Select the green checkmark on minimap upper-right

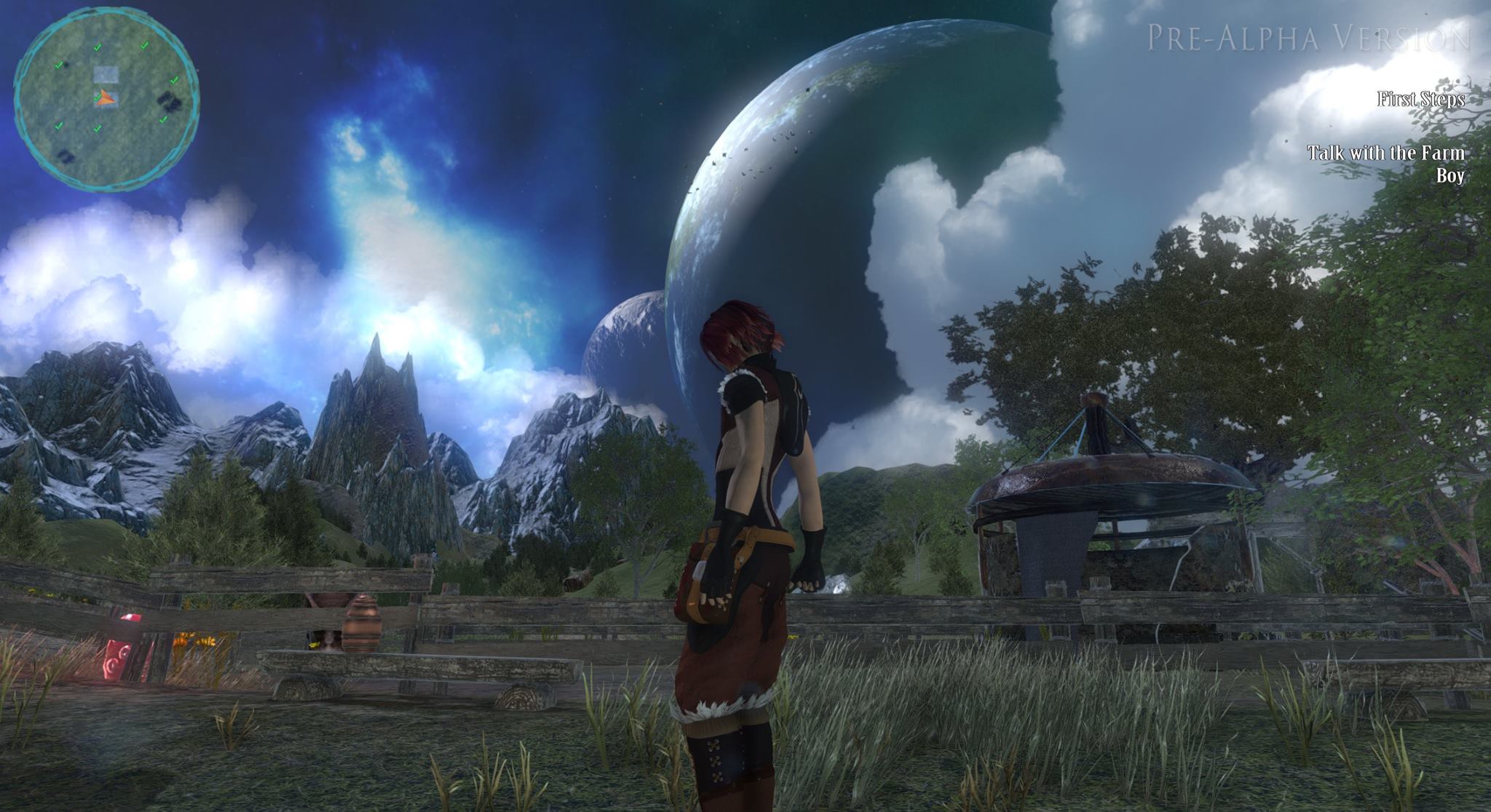(143, 46)
